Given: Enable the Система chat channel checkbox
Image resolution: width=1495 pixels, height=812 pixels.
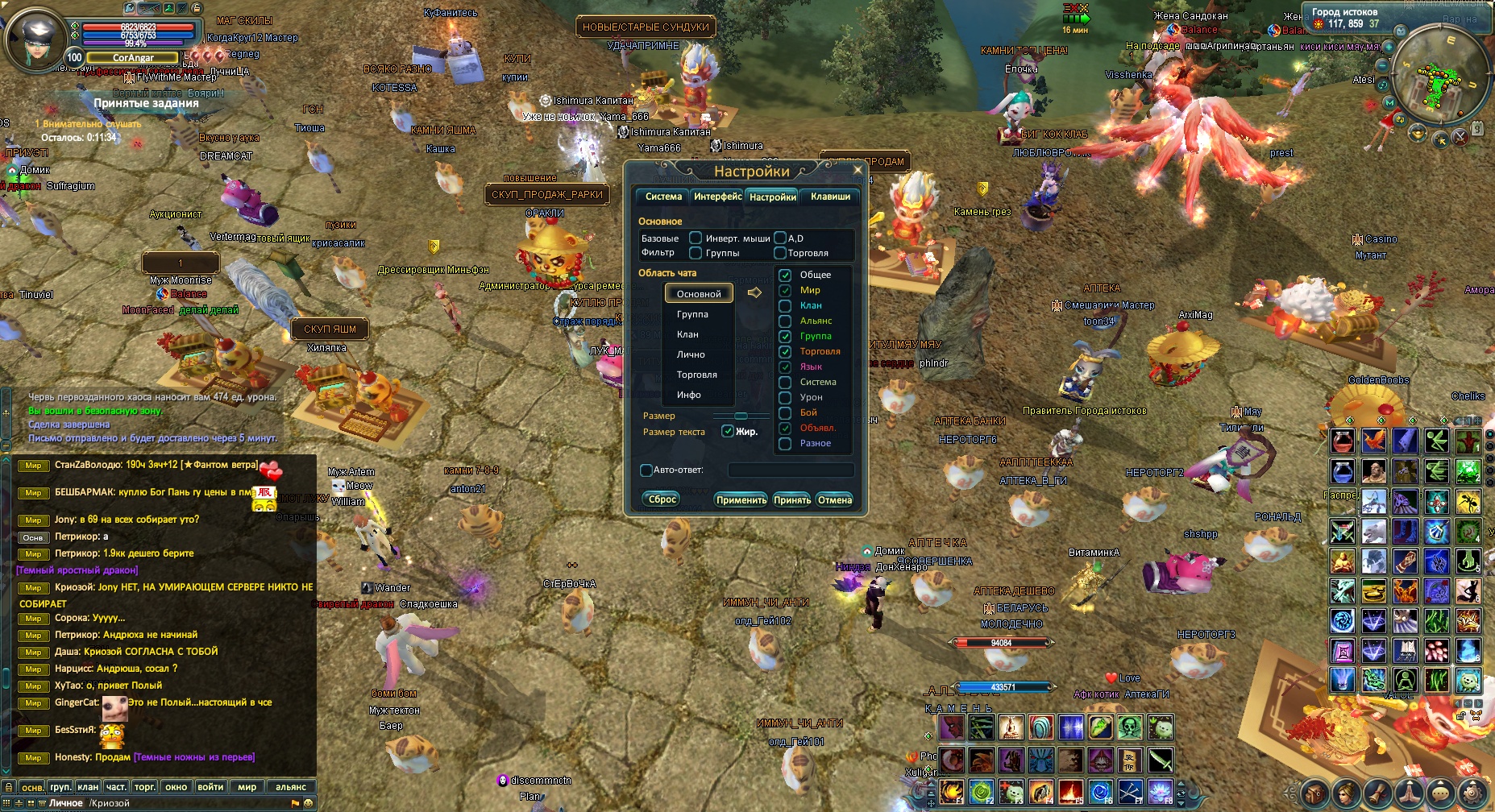Looking at the screenshot, I should point(785,382).
